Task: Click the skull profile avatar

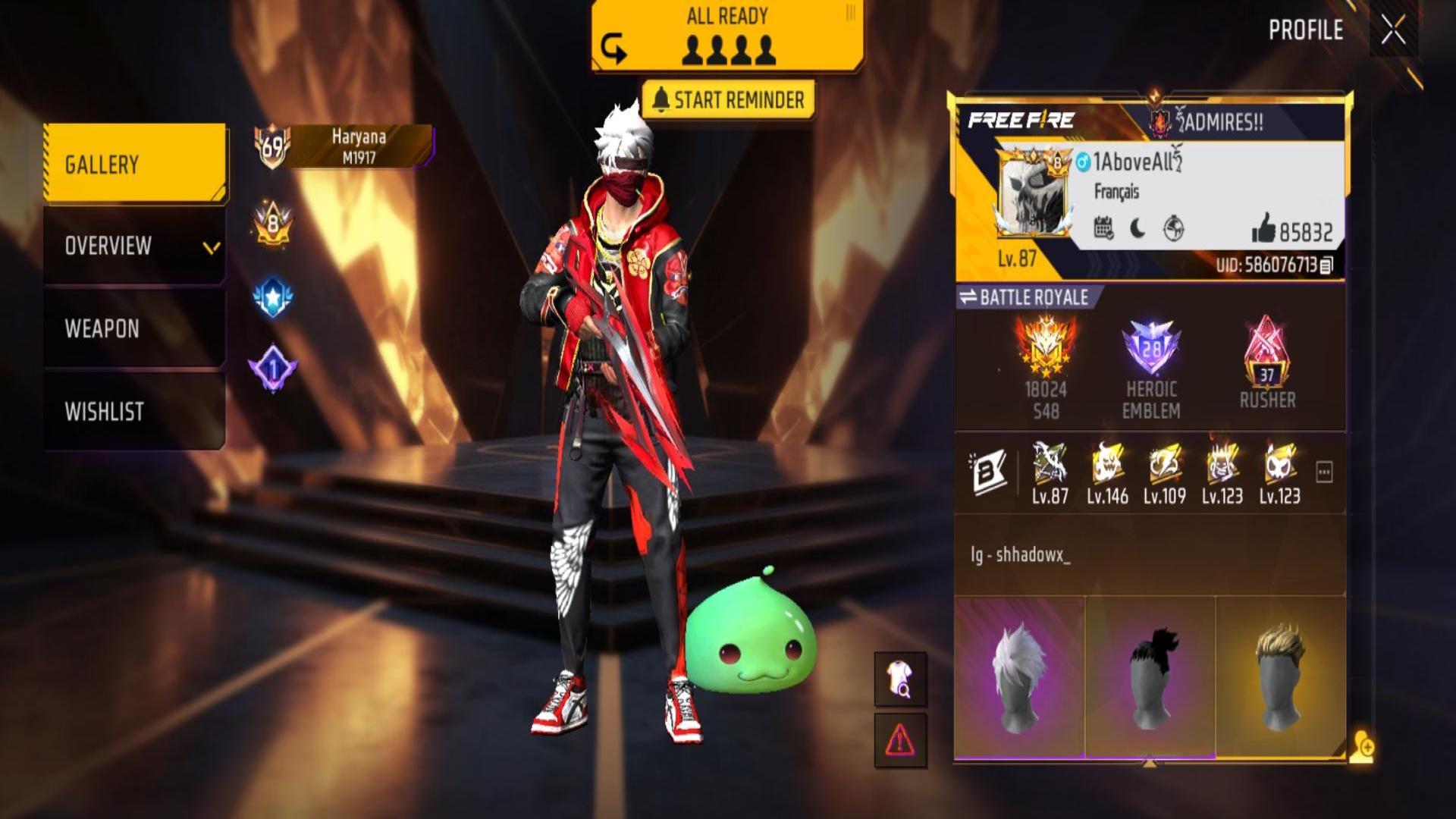Action: click(1032, 193)
